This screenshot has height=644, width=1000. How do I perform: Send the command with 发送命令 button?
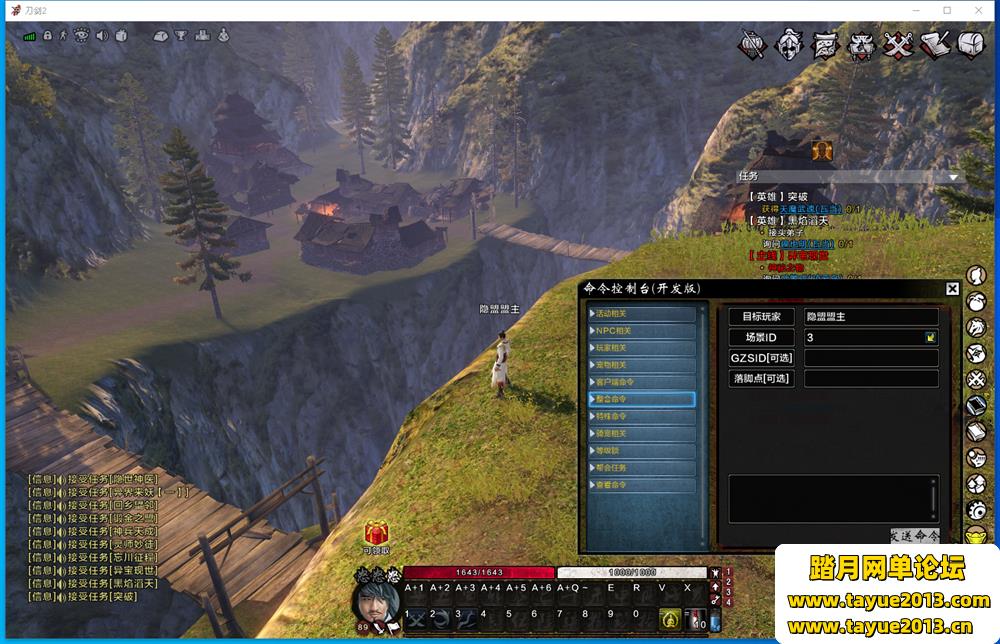915,536
